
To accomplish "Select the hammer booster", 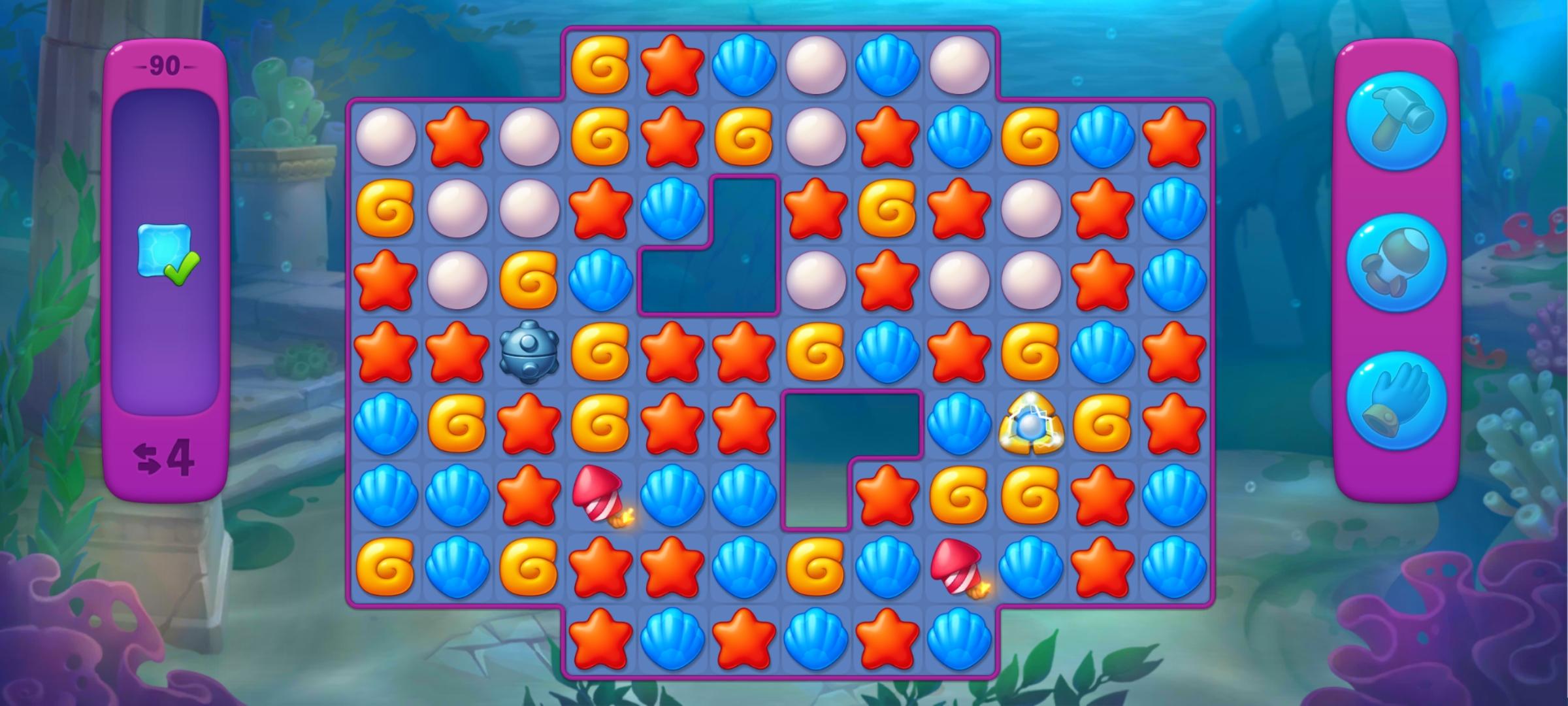I will [1396, 121].
